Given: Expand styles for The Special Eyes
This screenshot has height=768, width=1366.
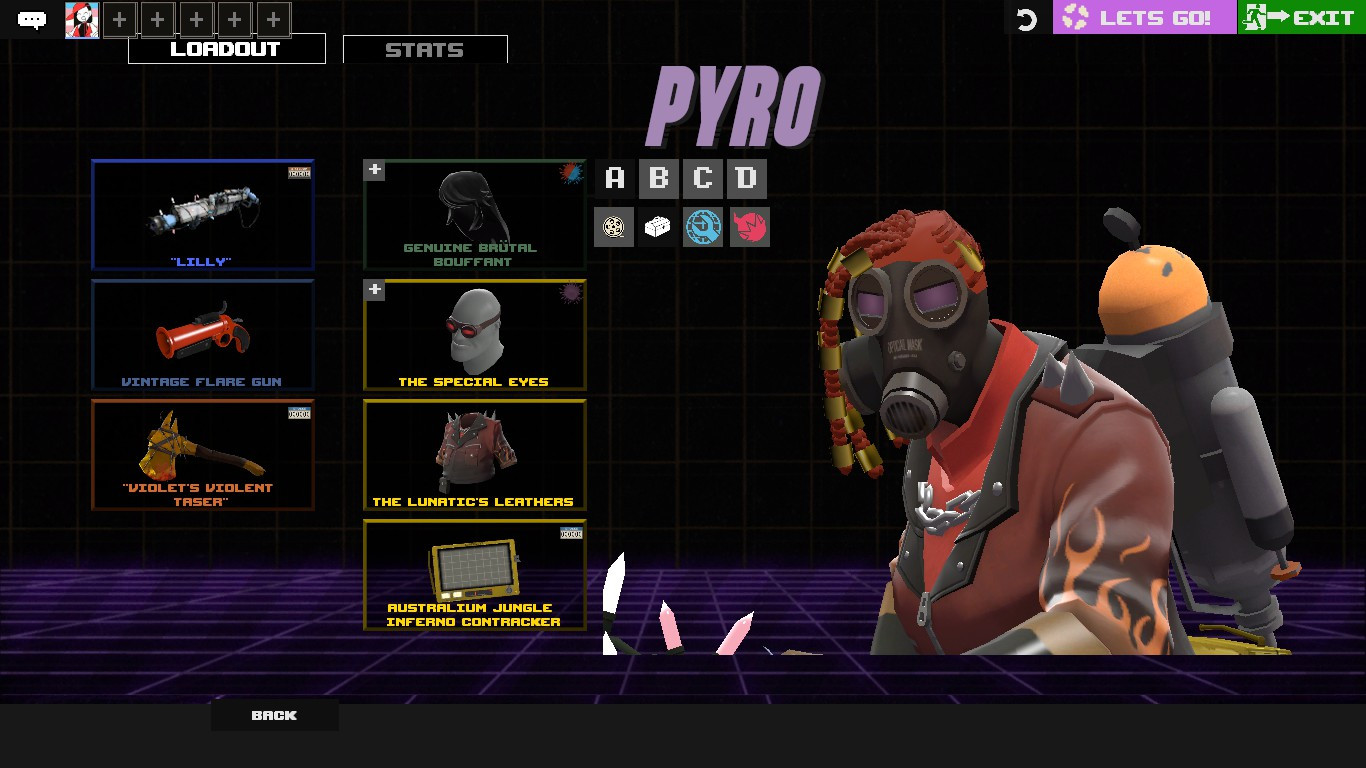Looking at the screenshot, I should coord(374,290).
